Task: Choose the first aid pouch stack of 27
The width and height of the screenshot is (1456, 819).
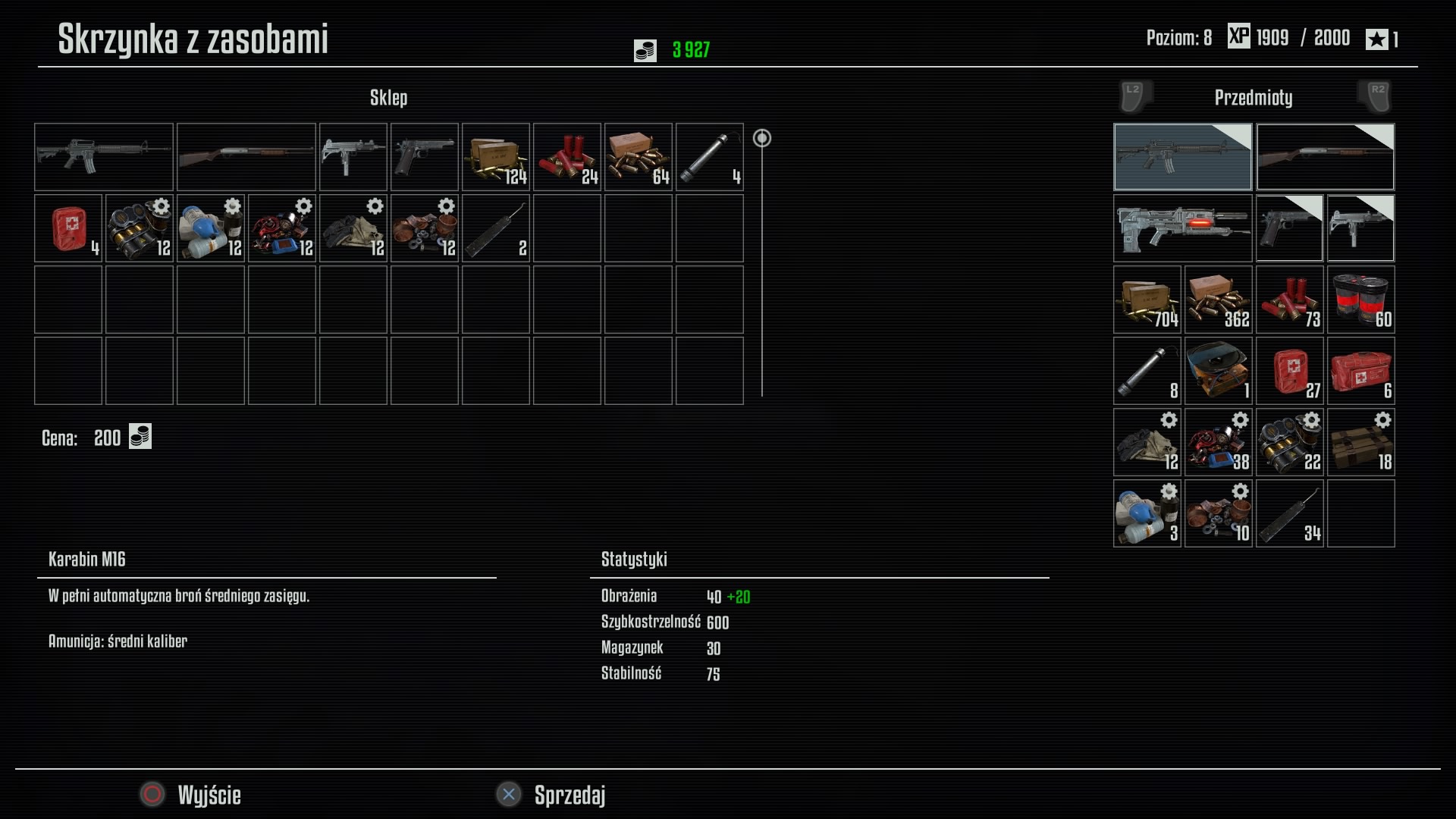Action: 1290,371
